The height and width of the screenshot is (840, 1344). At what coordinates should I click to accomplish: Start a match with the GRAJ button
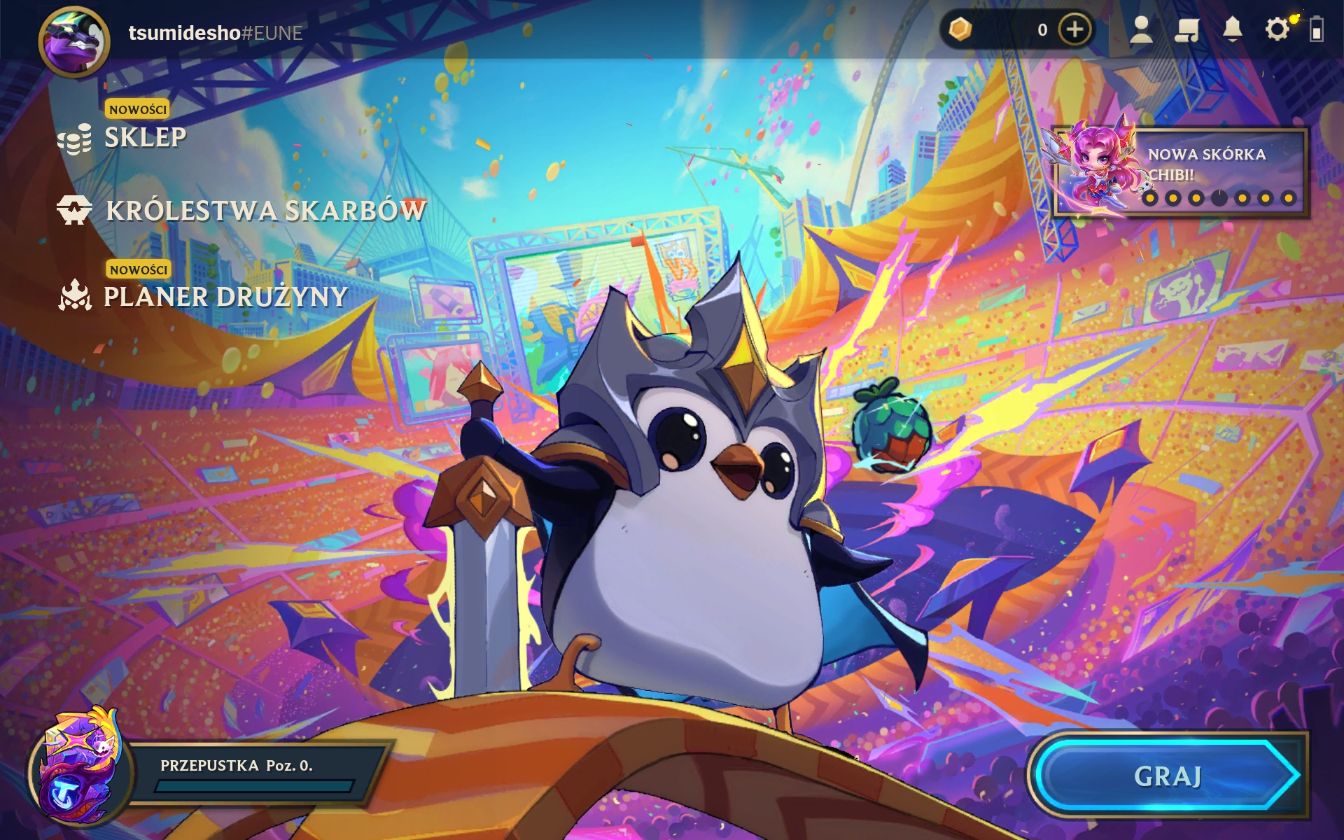(1167, 776)
